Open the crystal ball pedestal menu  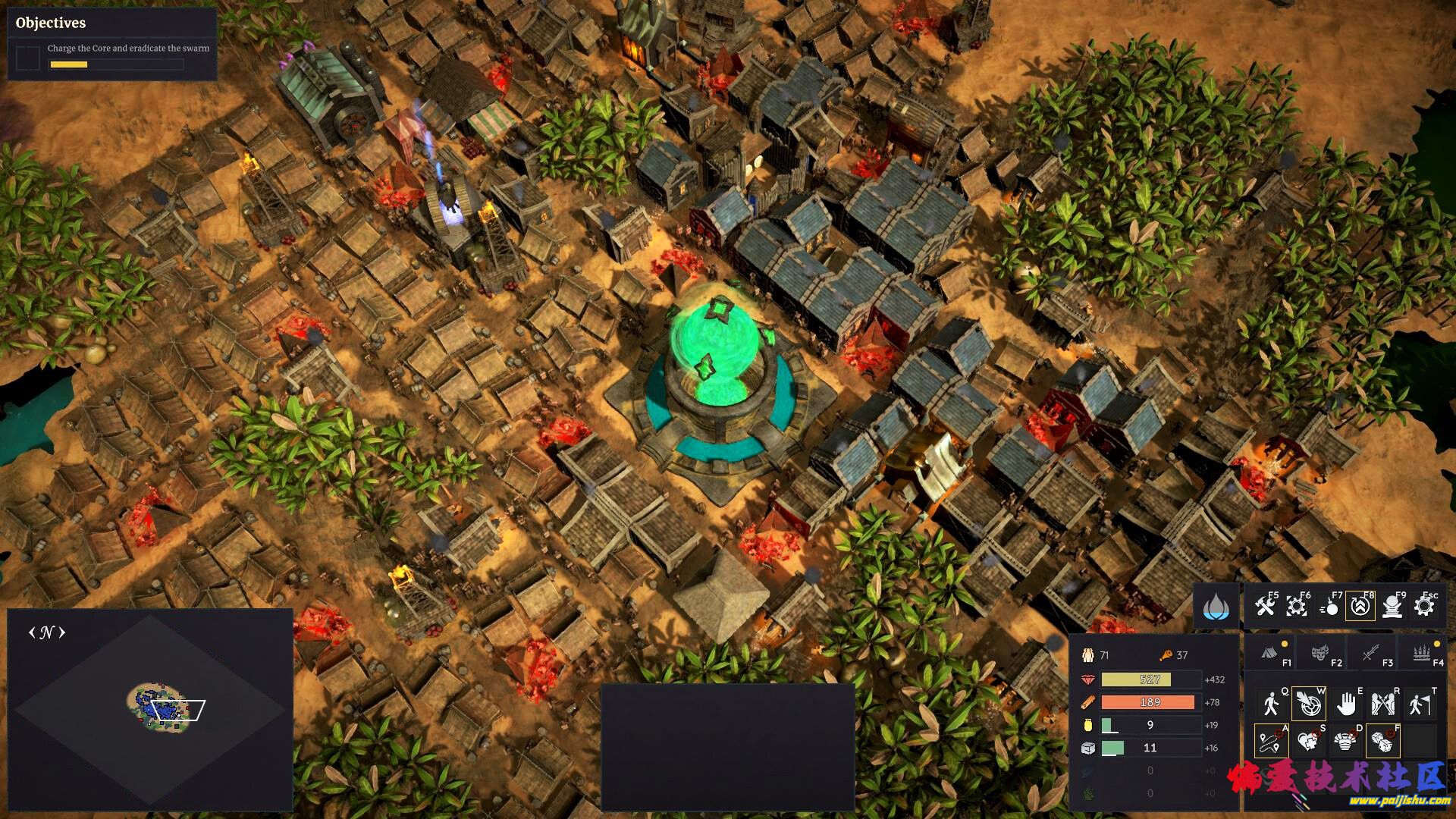point(1392,607)
